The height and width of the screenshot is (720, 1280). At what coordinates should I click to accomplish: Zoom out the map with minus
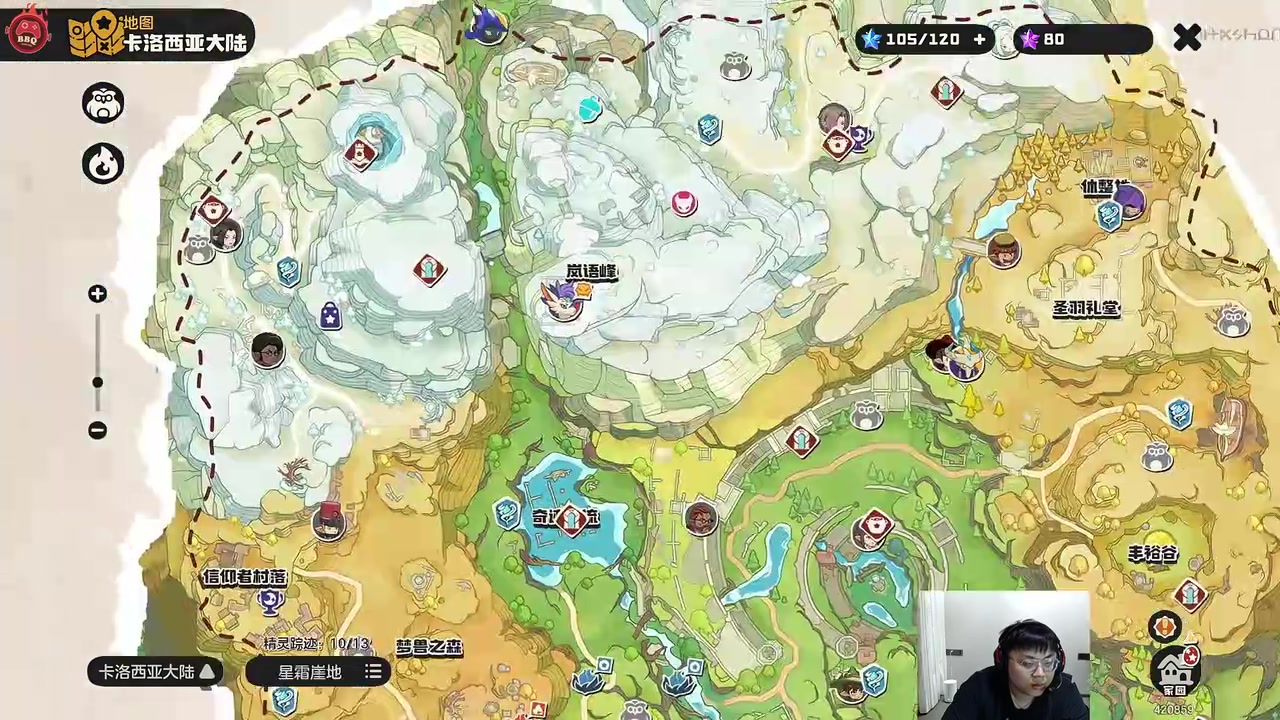pyautogui.click(x=97, y=430)
